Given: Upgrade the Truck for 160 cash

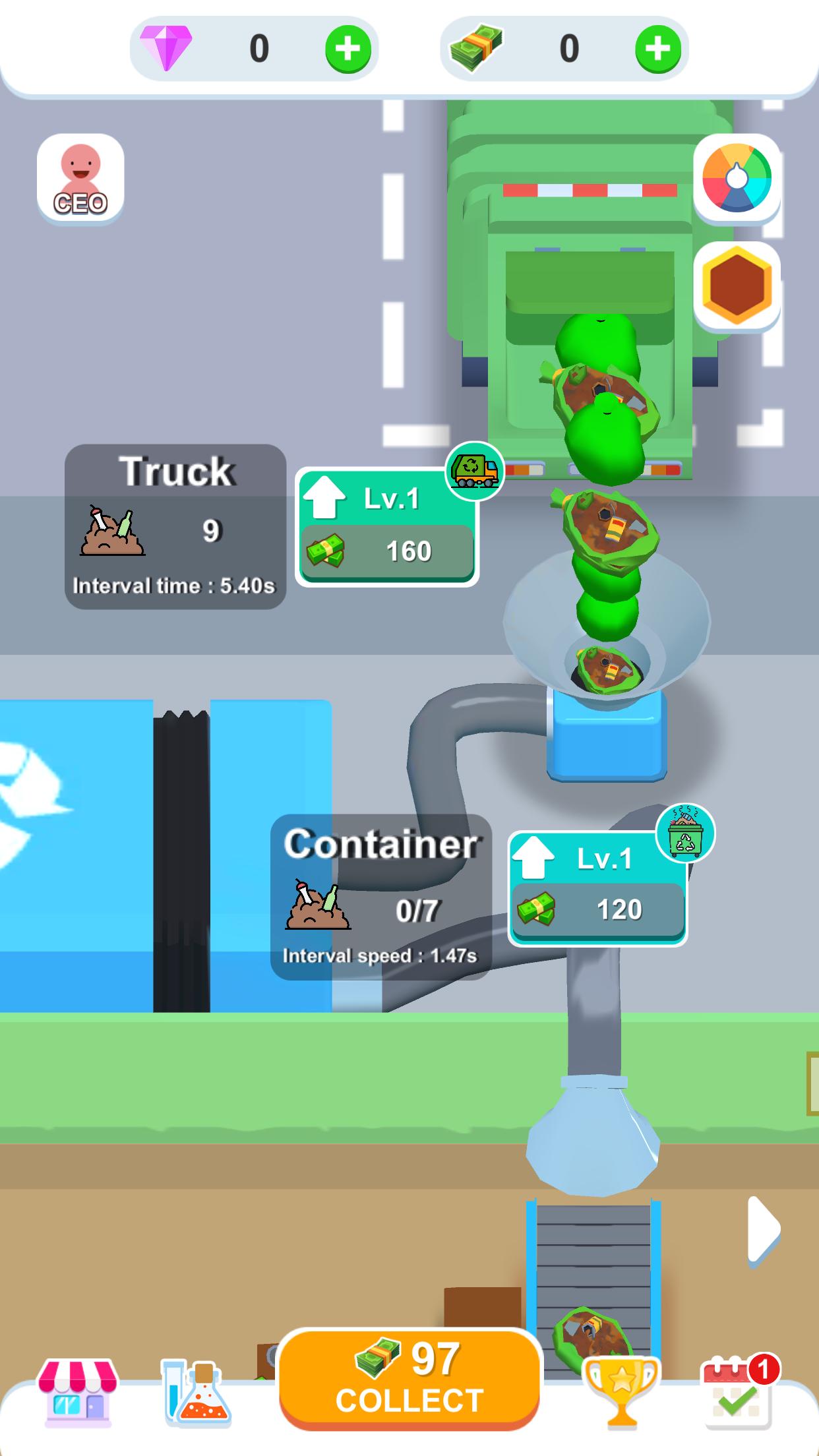Looking at the screenshot, I should 387,528.
